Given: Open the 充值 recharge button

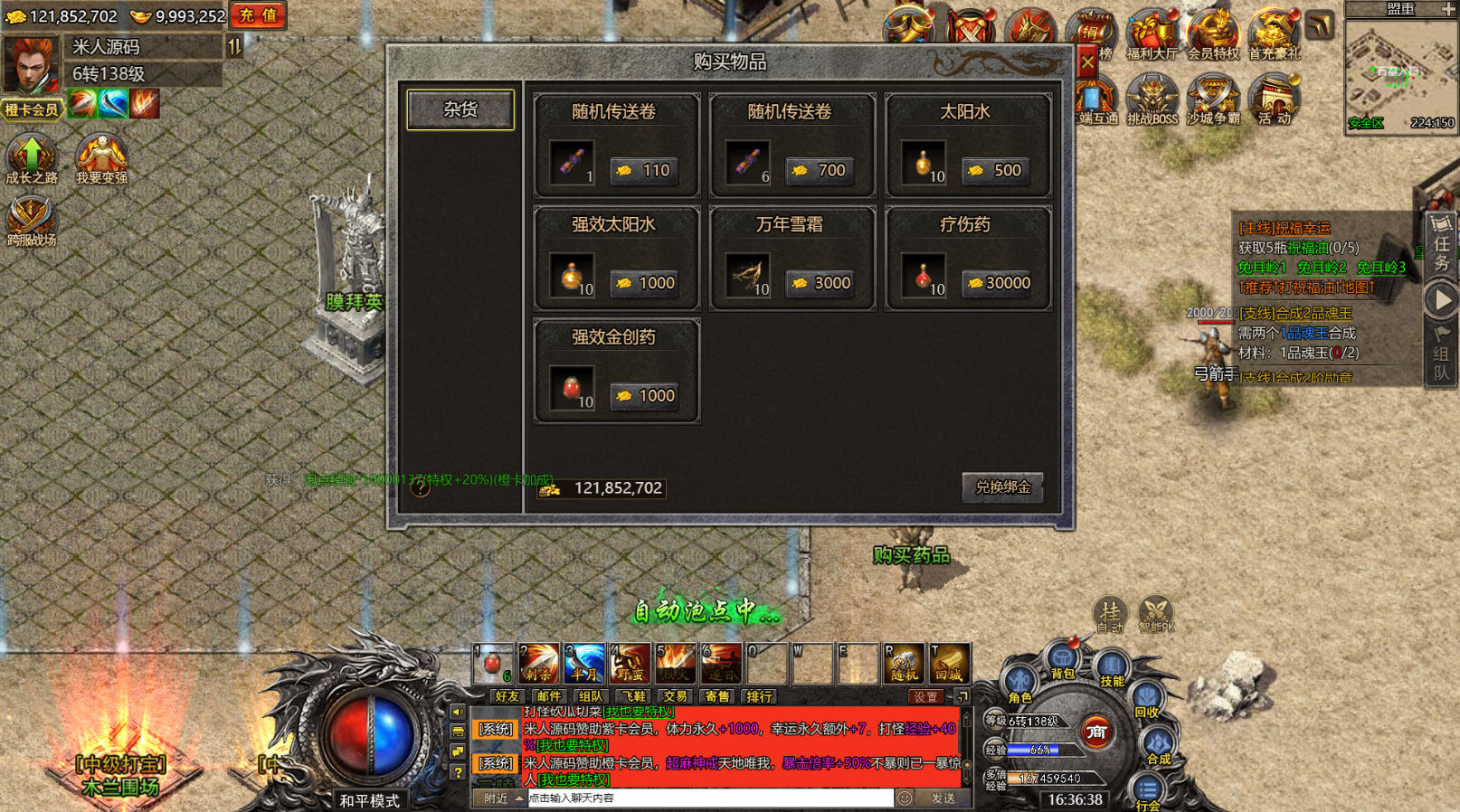Looking at the screenshot, I should tap(258, 15).
